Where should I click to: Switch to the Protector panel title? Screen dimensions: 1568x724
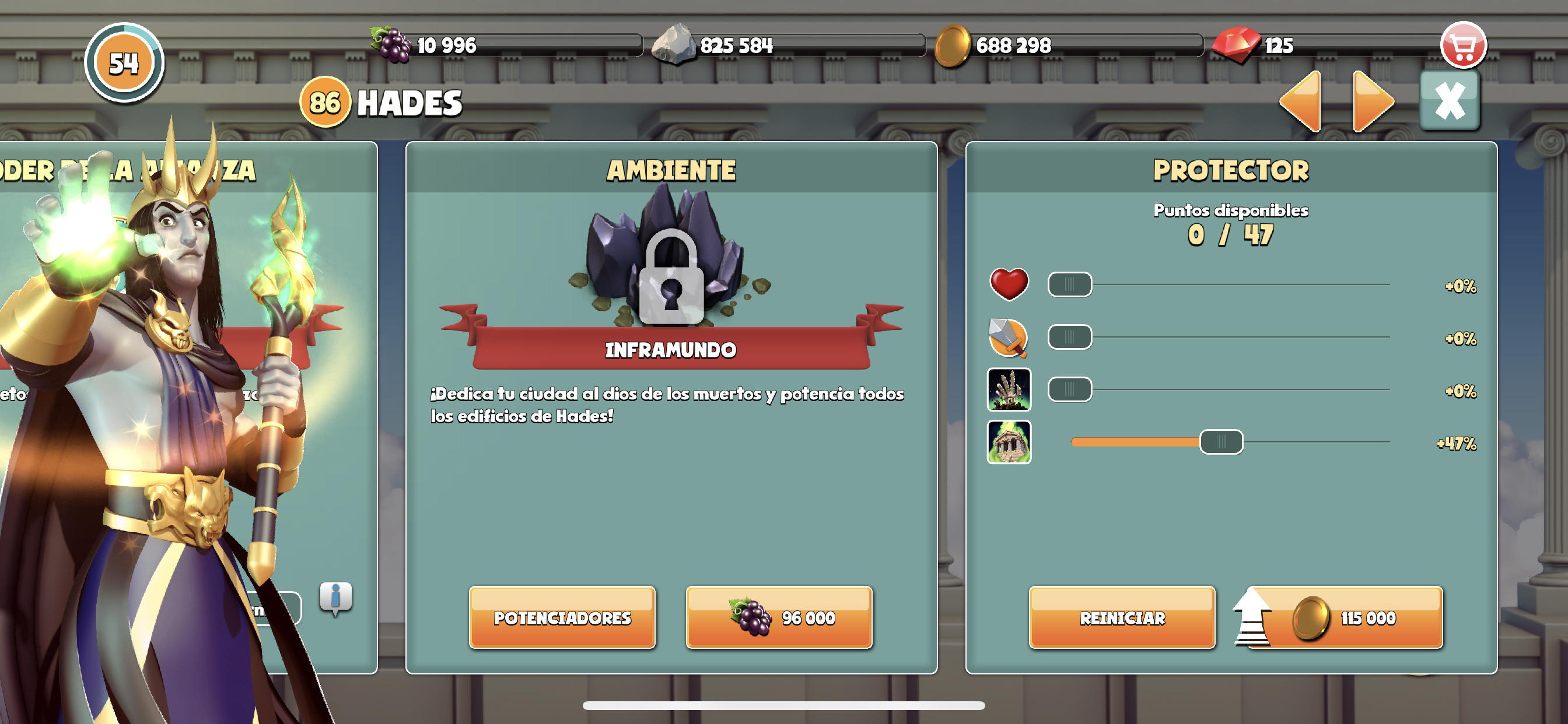(1231, 171)
